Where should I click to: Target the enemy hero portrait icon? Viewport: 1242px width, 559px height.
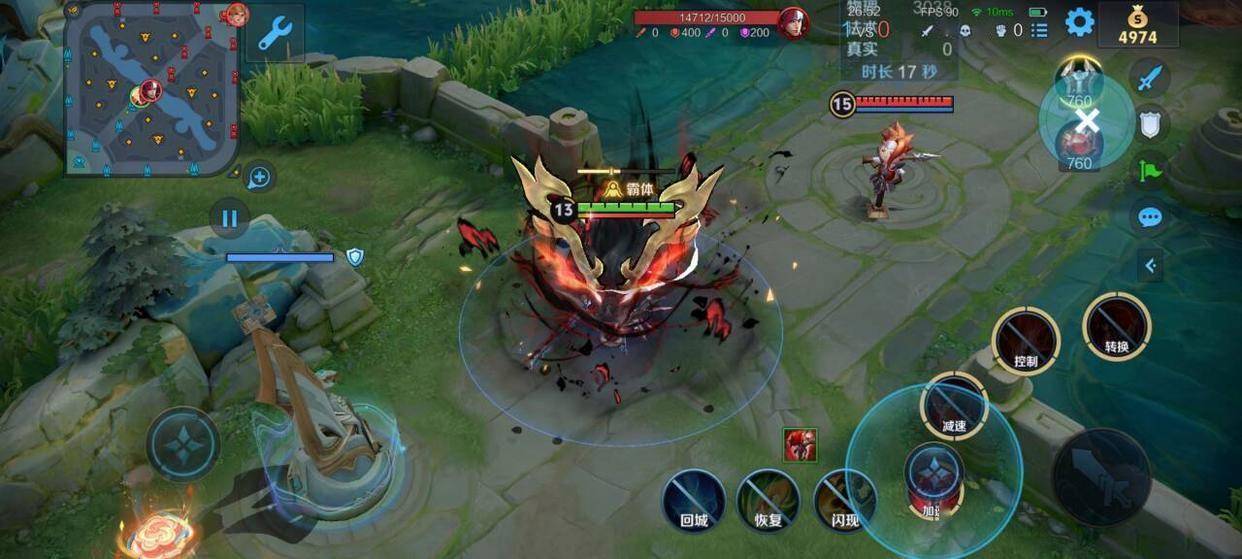tap(799, 445)
